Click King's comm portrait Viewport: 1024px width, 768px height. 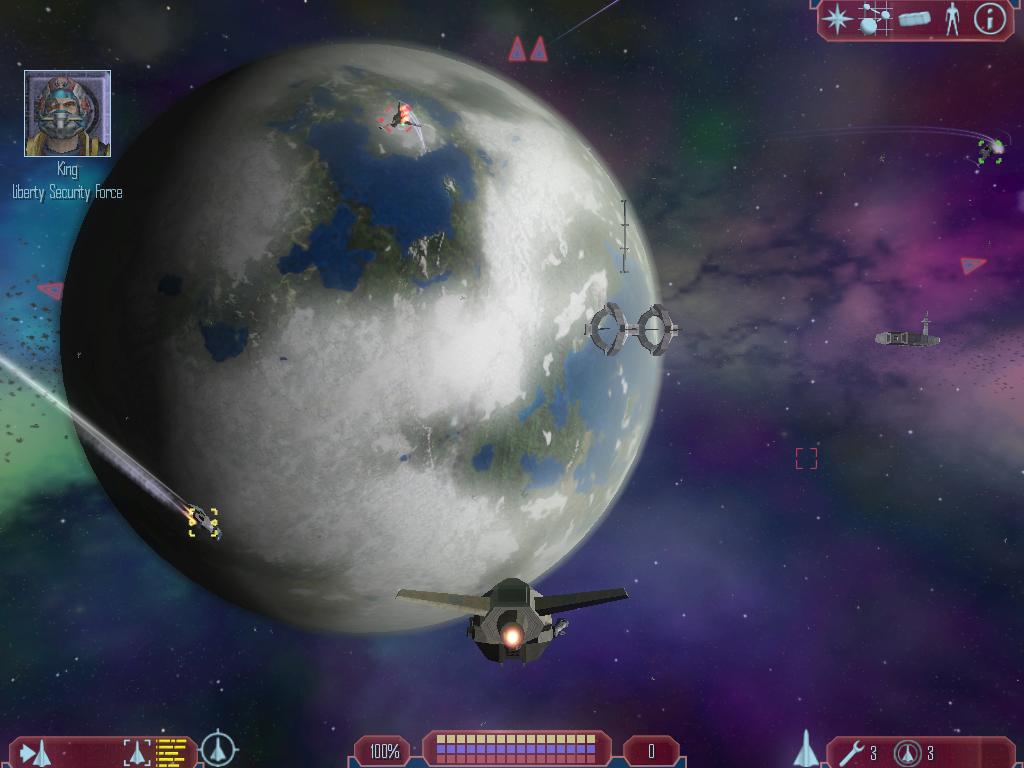[67, 113]
